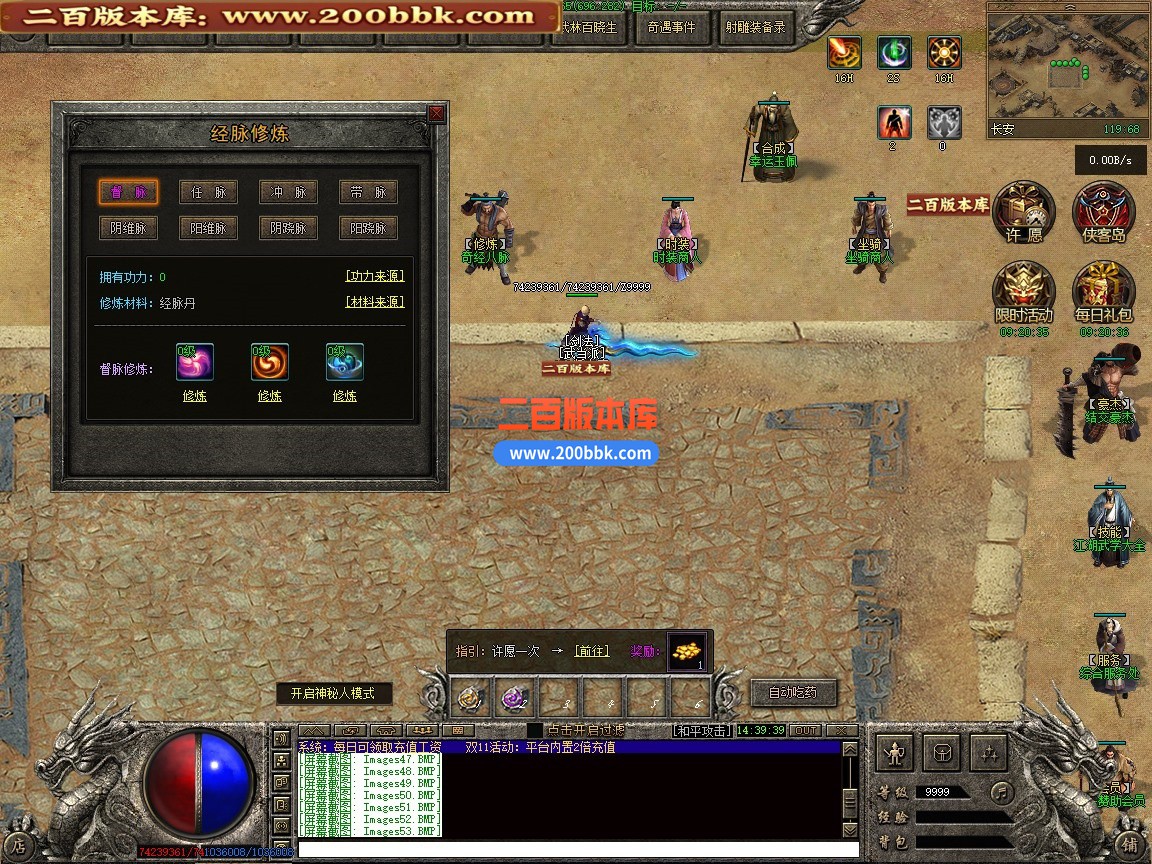Open the 许愿 wish icon

(x=1024, y=212)
